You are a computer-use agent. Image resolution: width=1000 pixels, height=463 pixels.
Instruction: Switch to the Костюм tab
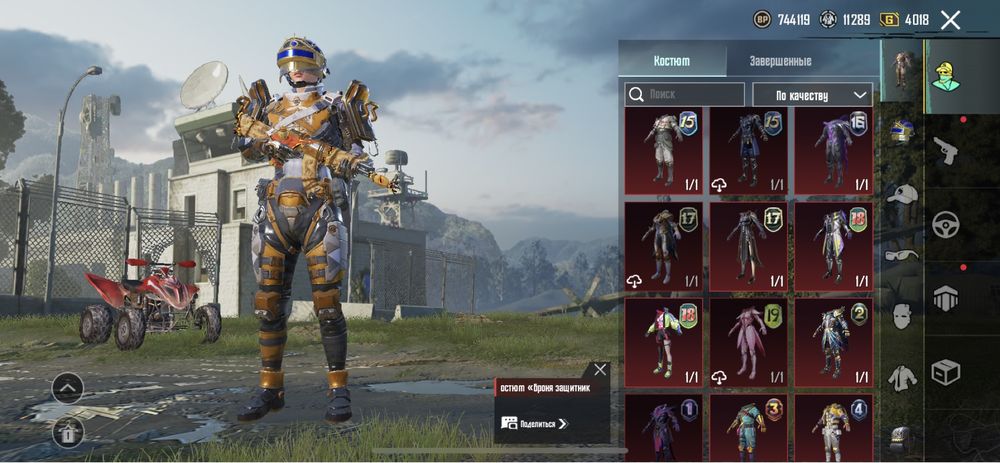point(671,61)
